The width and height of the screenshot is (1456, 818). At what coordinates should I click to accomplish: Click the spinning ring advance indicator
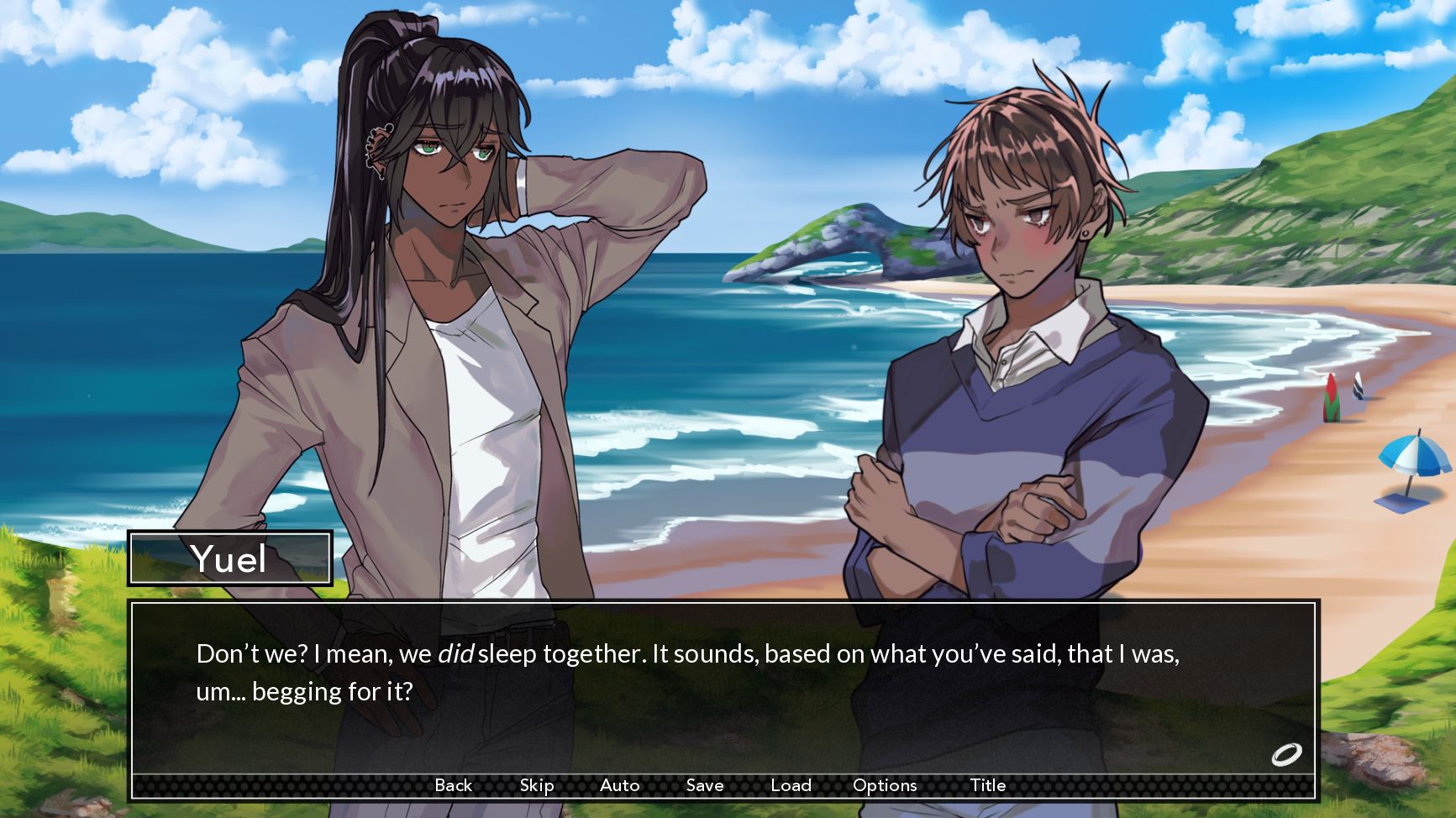point(1285,754)
